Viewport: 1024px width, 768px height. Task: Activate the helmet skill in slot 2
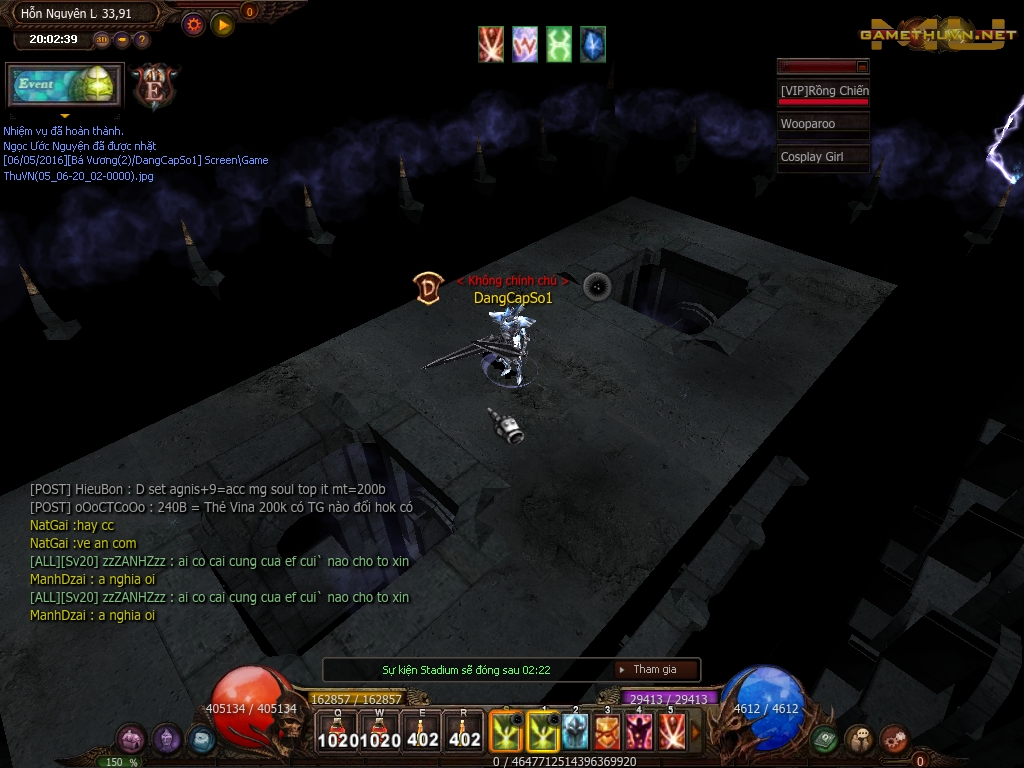click(x=575, y=731)
